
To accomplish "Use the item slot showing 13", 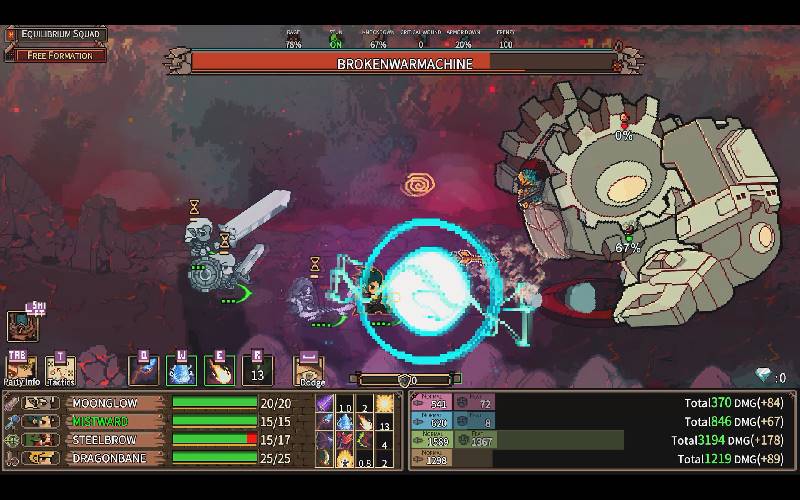I will [x=257, y=371].
